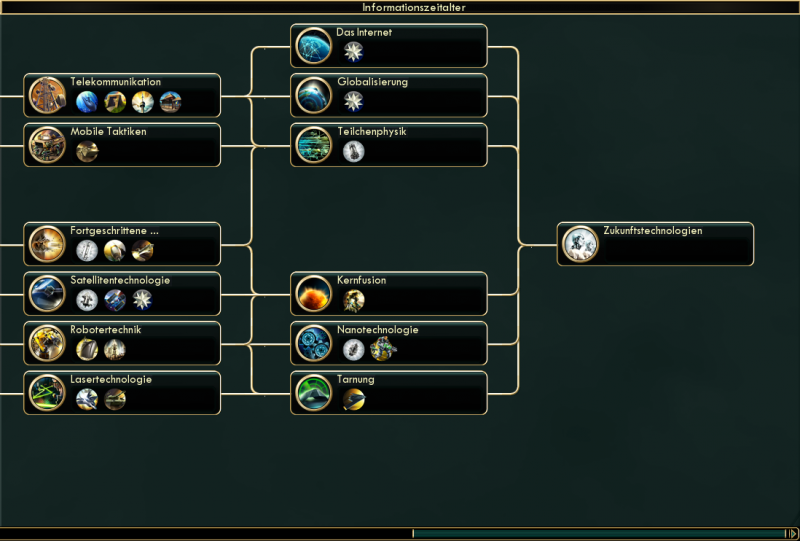Select the Nanotechnologie technology
The image size is (800, 541).
pyautogui.click(x=390, y=342)
